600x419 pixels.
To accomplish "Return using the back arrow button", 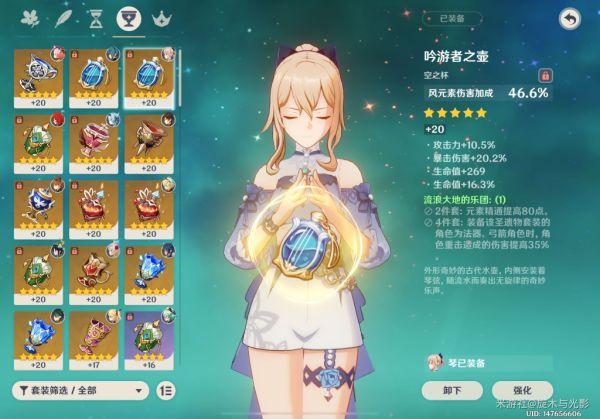I will 570,18.
